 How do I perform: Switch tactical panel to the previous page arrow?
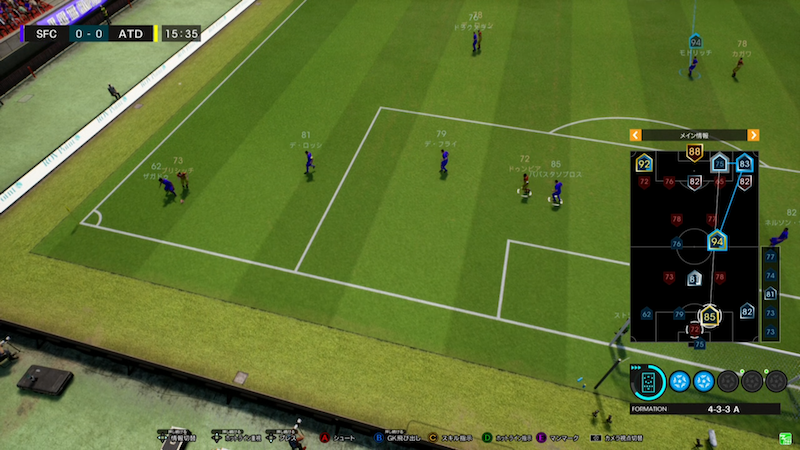point(635,135)
